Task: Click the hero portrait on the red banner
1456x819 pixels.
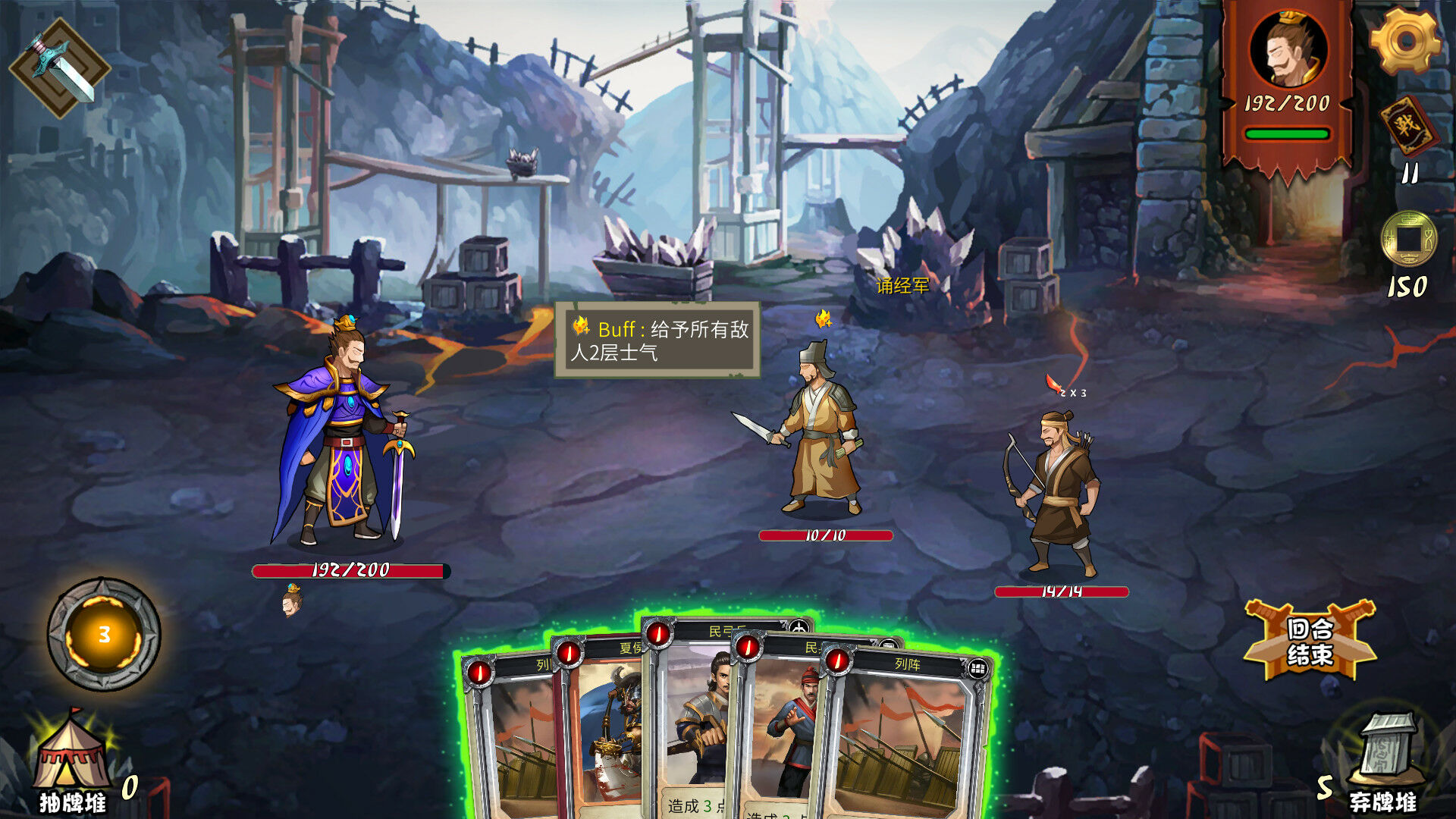Action: point(1287,49)
